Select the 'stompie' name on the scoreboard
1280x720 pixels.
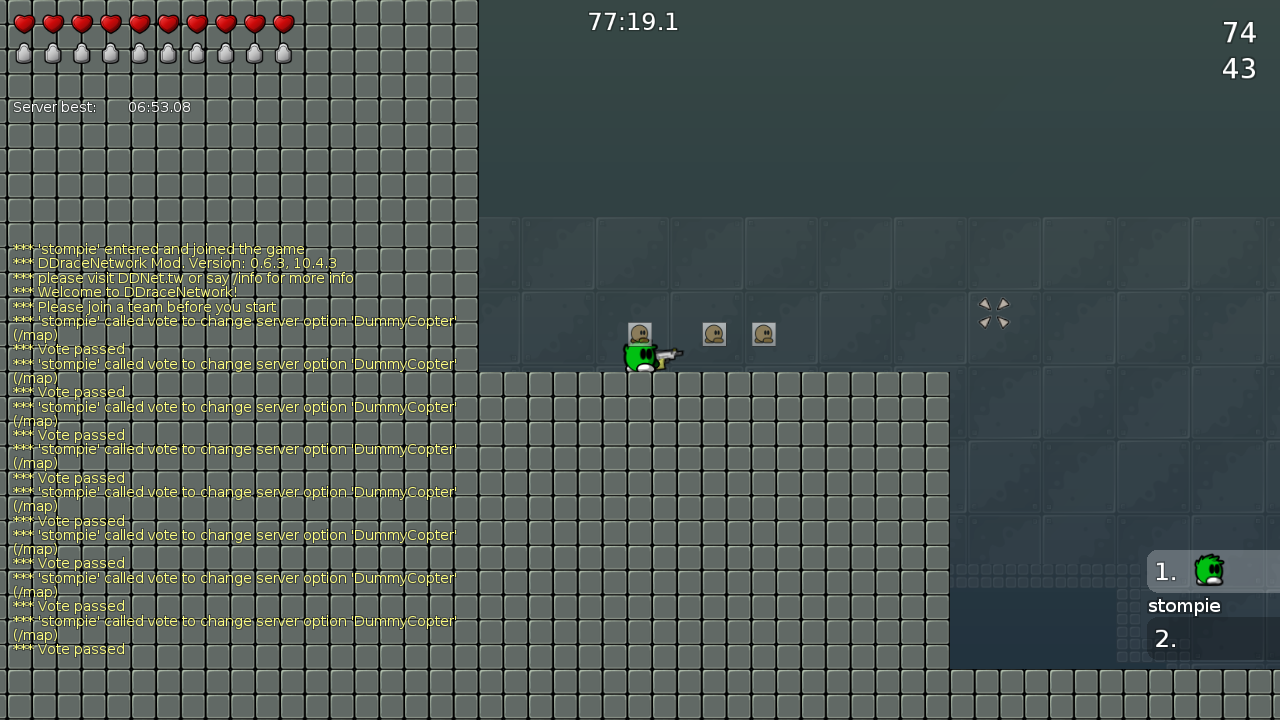click(x=1184, y=605)
